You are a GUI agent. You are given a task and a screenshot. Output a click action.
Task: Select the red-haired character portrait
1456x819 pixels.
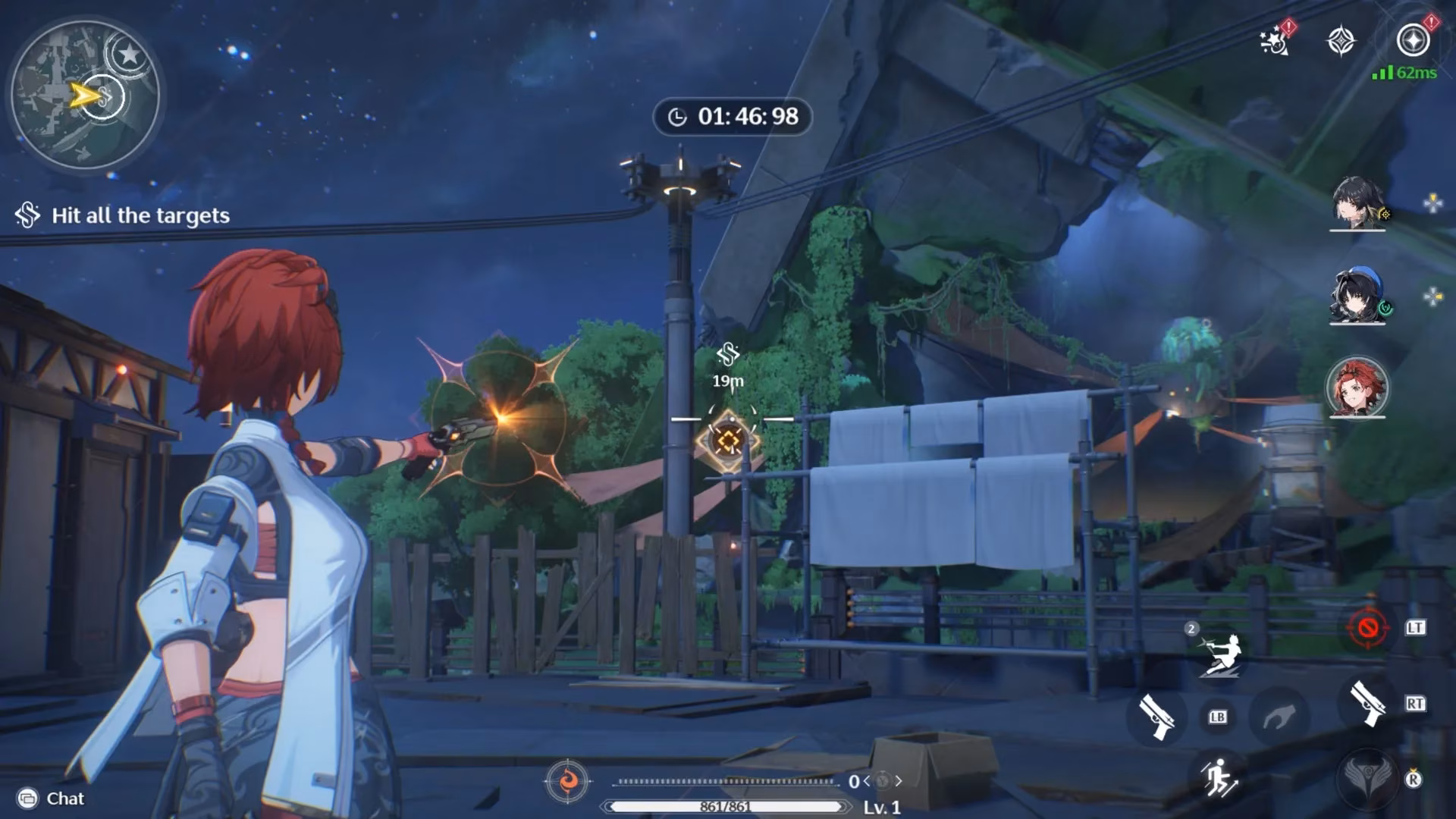[1357, 388]
